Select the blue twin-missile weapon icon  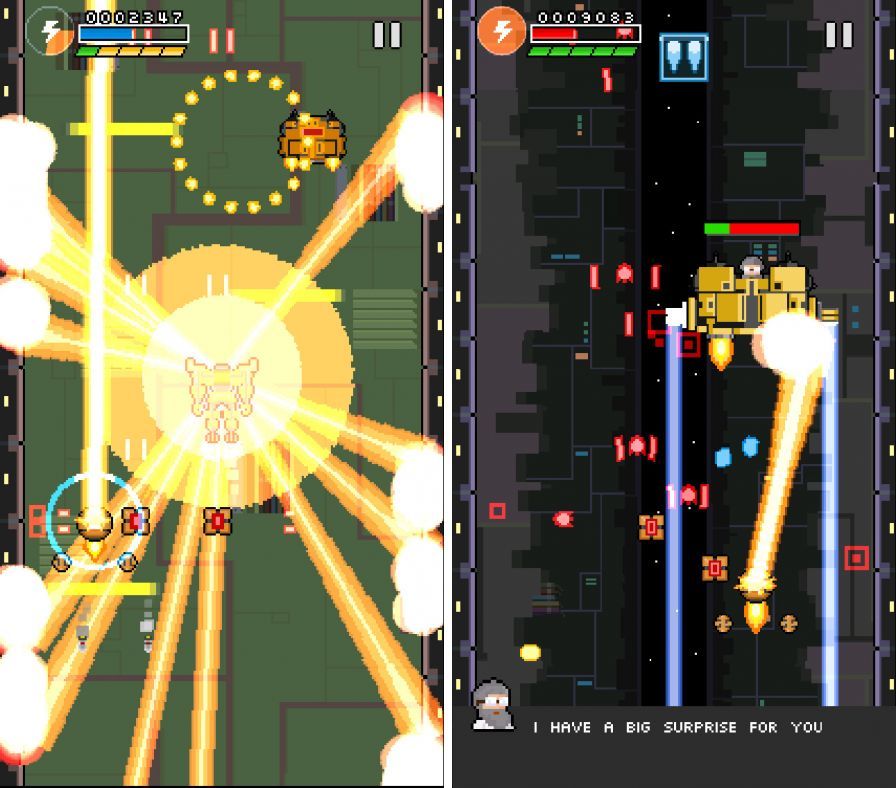(x=684, y=56)
